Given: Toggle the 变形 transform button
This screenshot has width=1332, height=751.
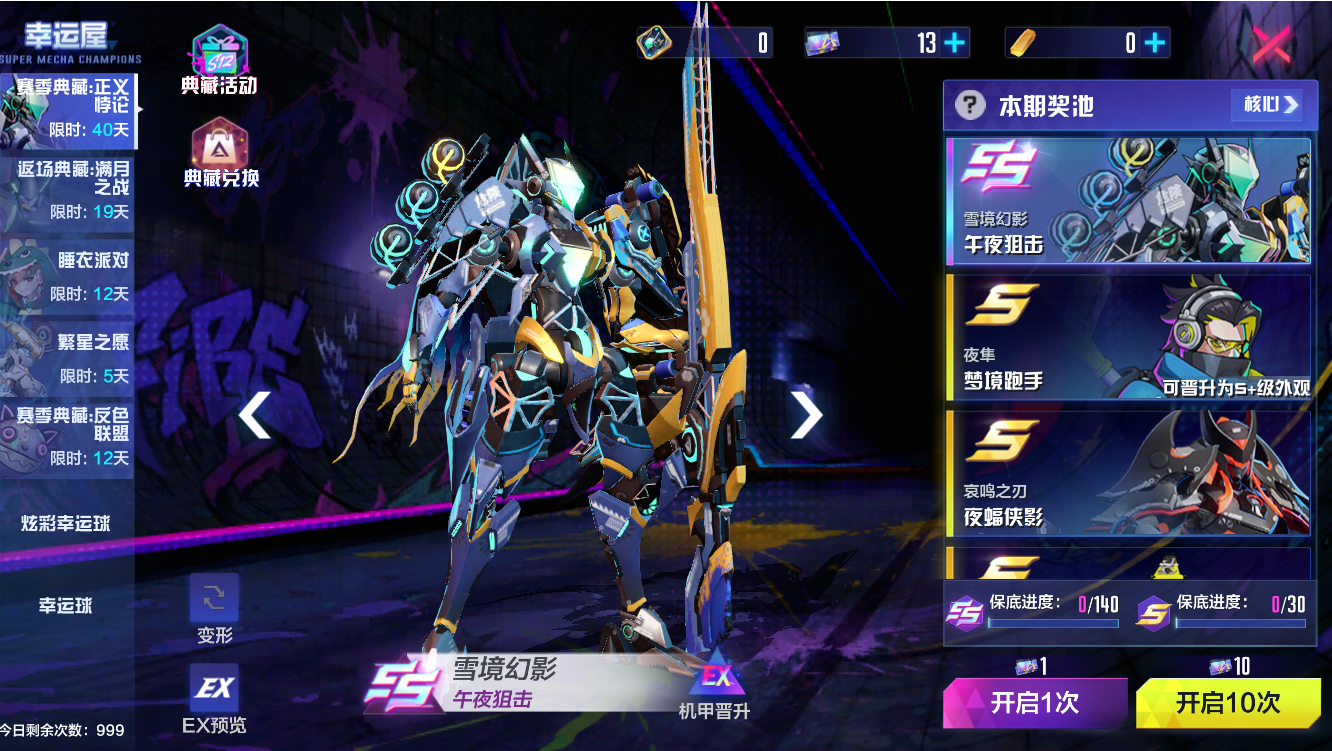Looking at the screenshot, I should [214, 607].
